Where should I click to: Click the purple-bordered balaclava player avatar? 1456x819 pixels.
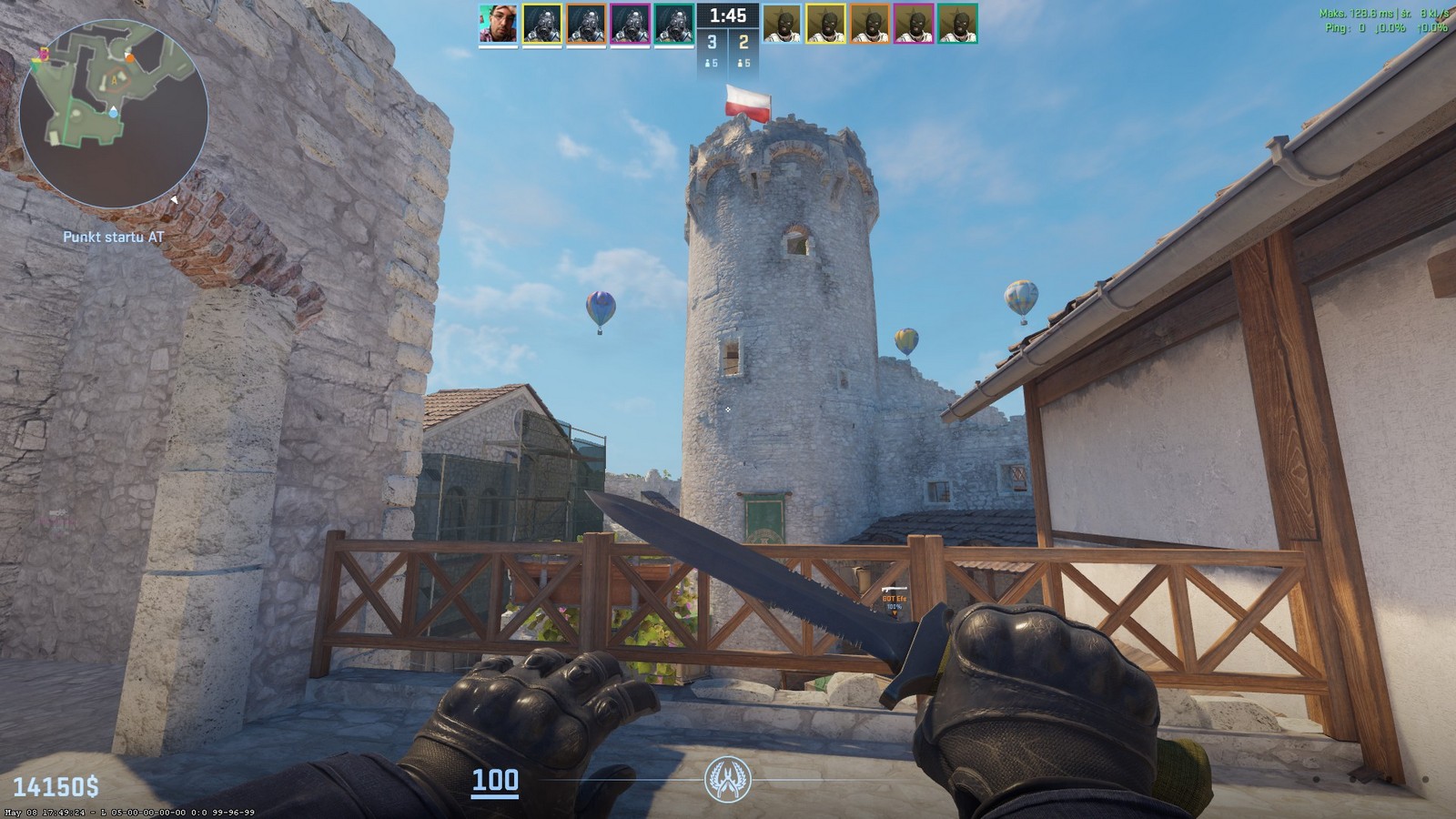914,25
